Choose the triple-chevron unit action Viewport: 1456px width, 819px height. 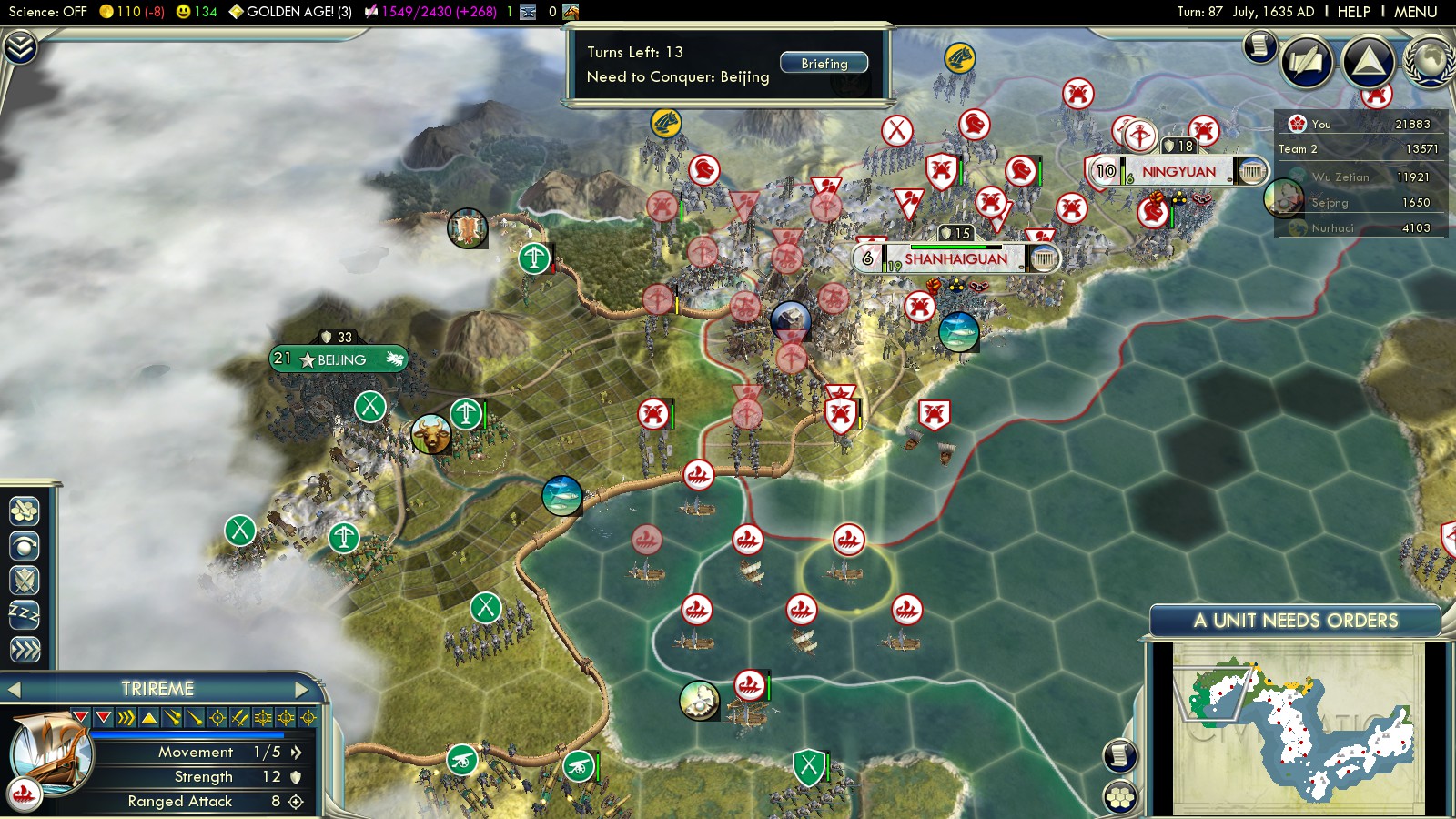pyautogui.click(x=25, y=650)
